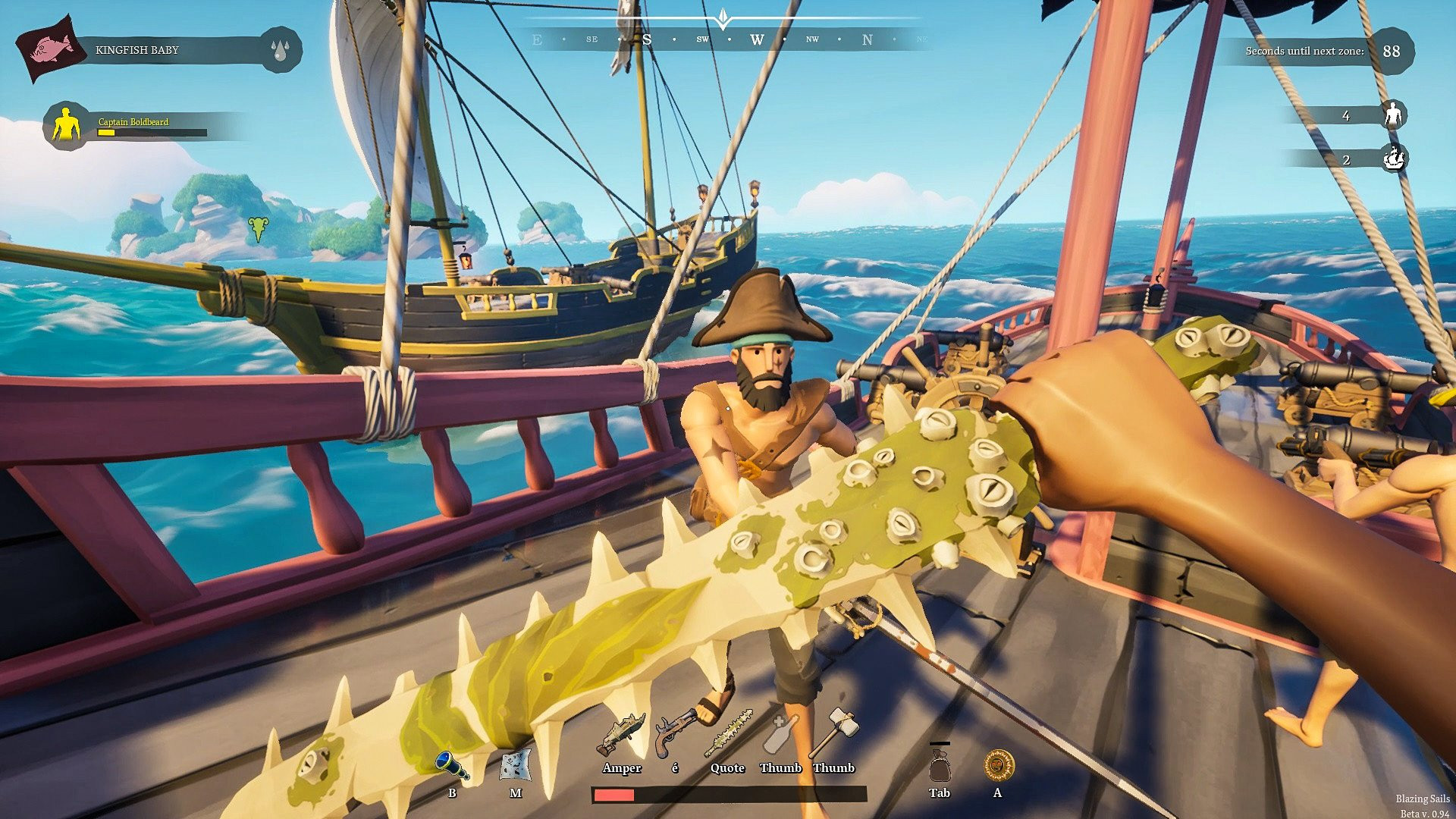This screenshot has height=819, width=1456.
Task: Click the gold mask coin icon
Action: 999,765
